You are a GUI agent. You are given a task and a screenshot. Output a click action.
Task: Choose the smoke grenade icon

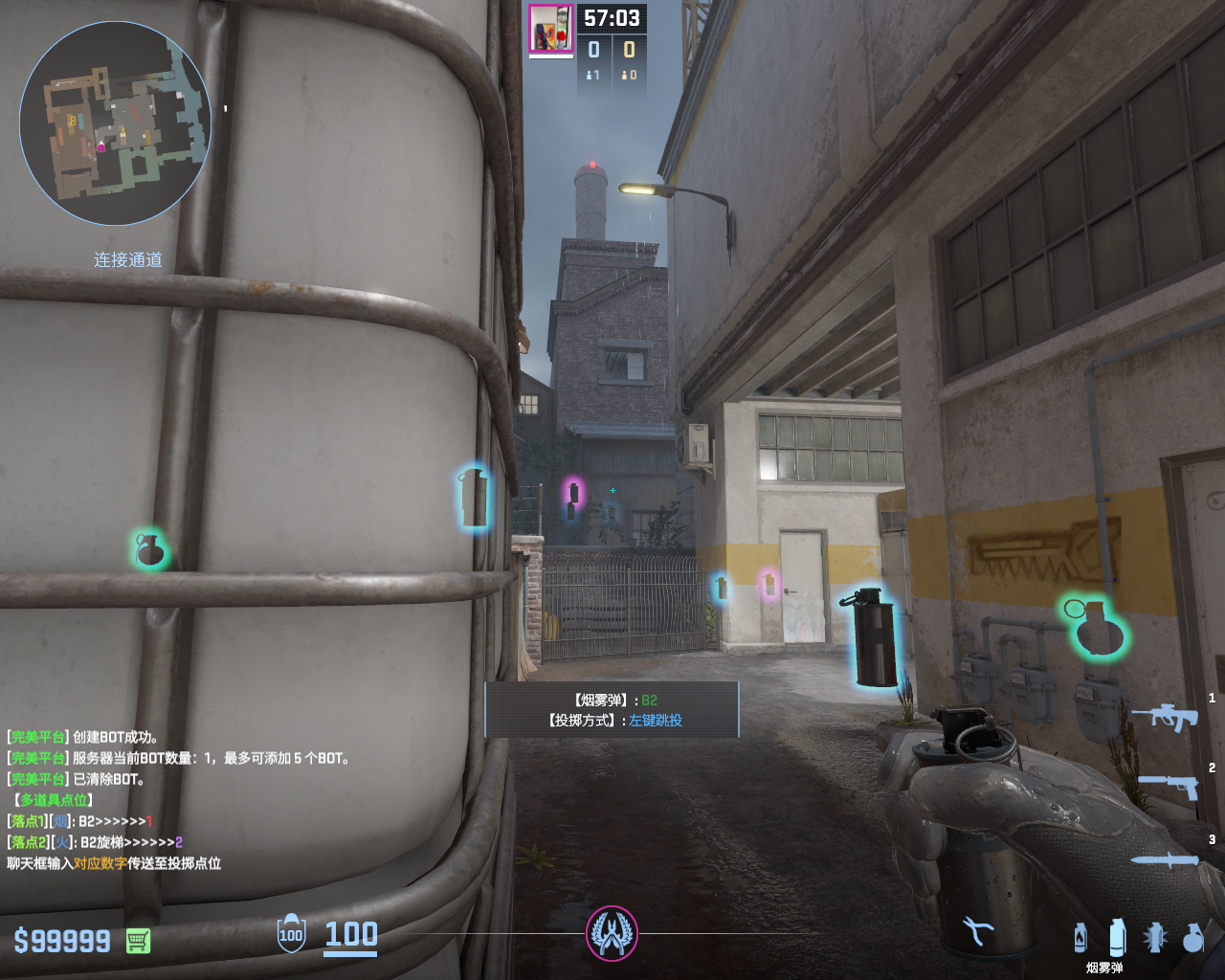click(x=1117, y=937)
